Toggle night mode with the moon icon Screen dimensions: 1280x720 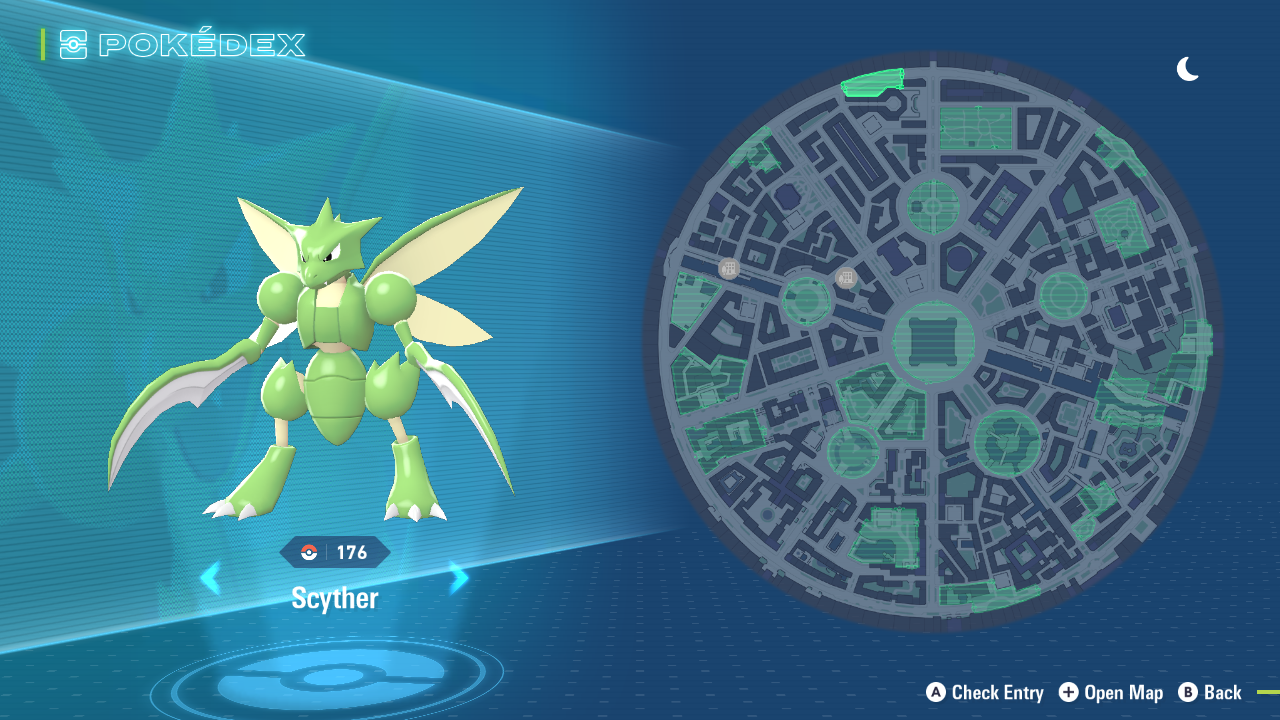tap(1187, 69)
